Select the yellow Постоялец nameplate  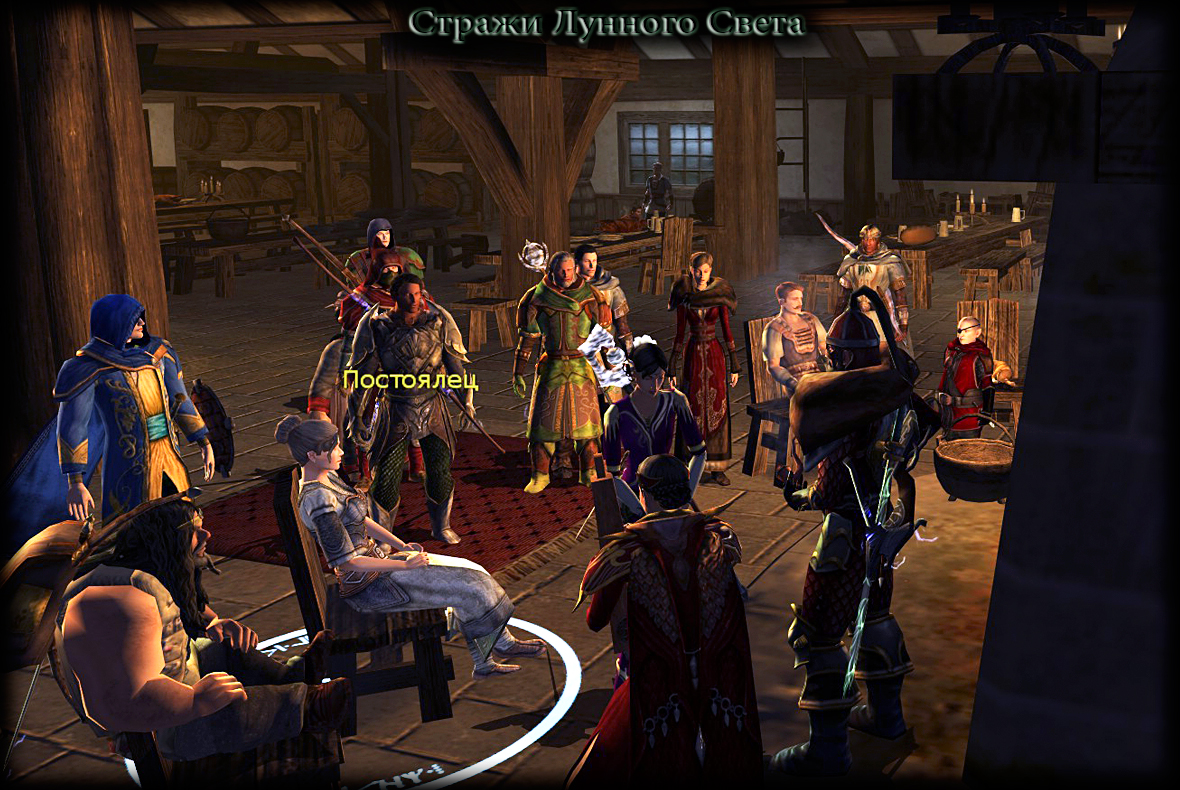click(411, 380)
